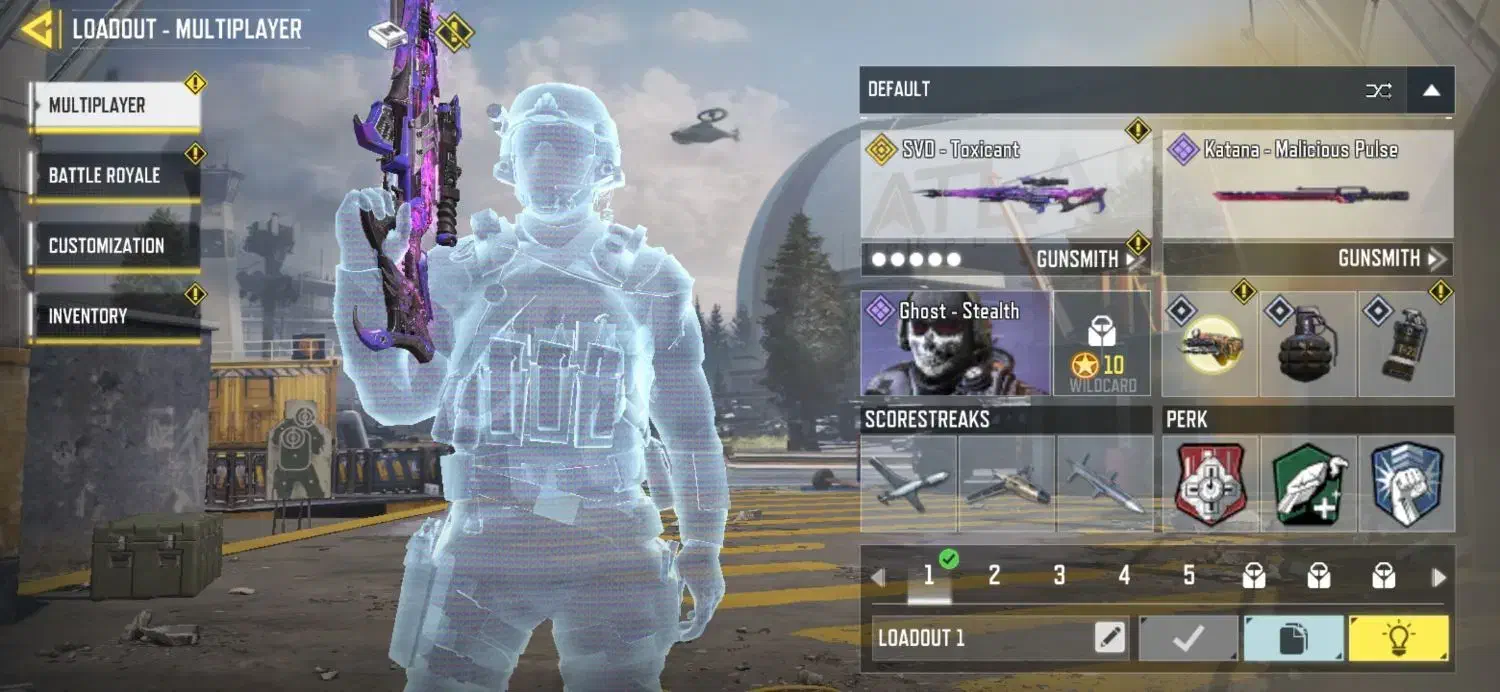
Task: Go back using the yellow arrow
Action: coord(38,29)
